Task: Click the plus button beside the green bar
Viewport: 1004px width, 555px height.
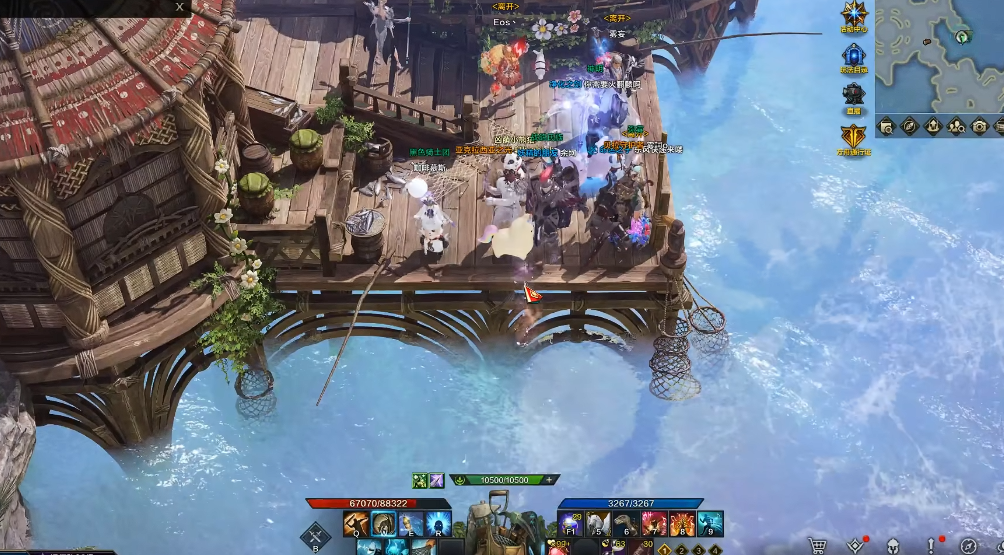Action: point(549,480)
